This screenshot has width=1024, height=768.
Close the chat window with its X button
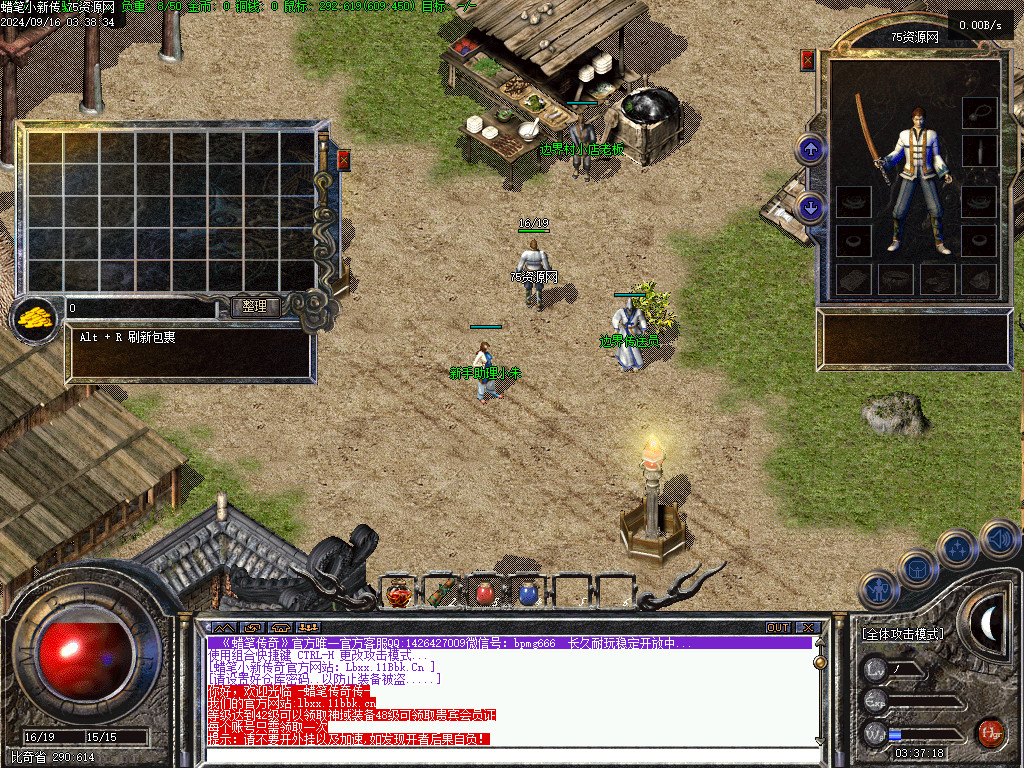click(808, 627)
